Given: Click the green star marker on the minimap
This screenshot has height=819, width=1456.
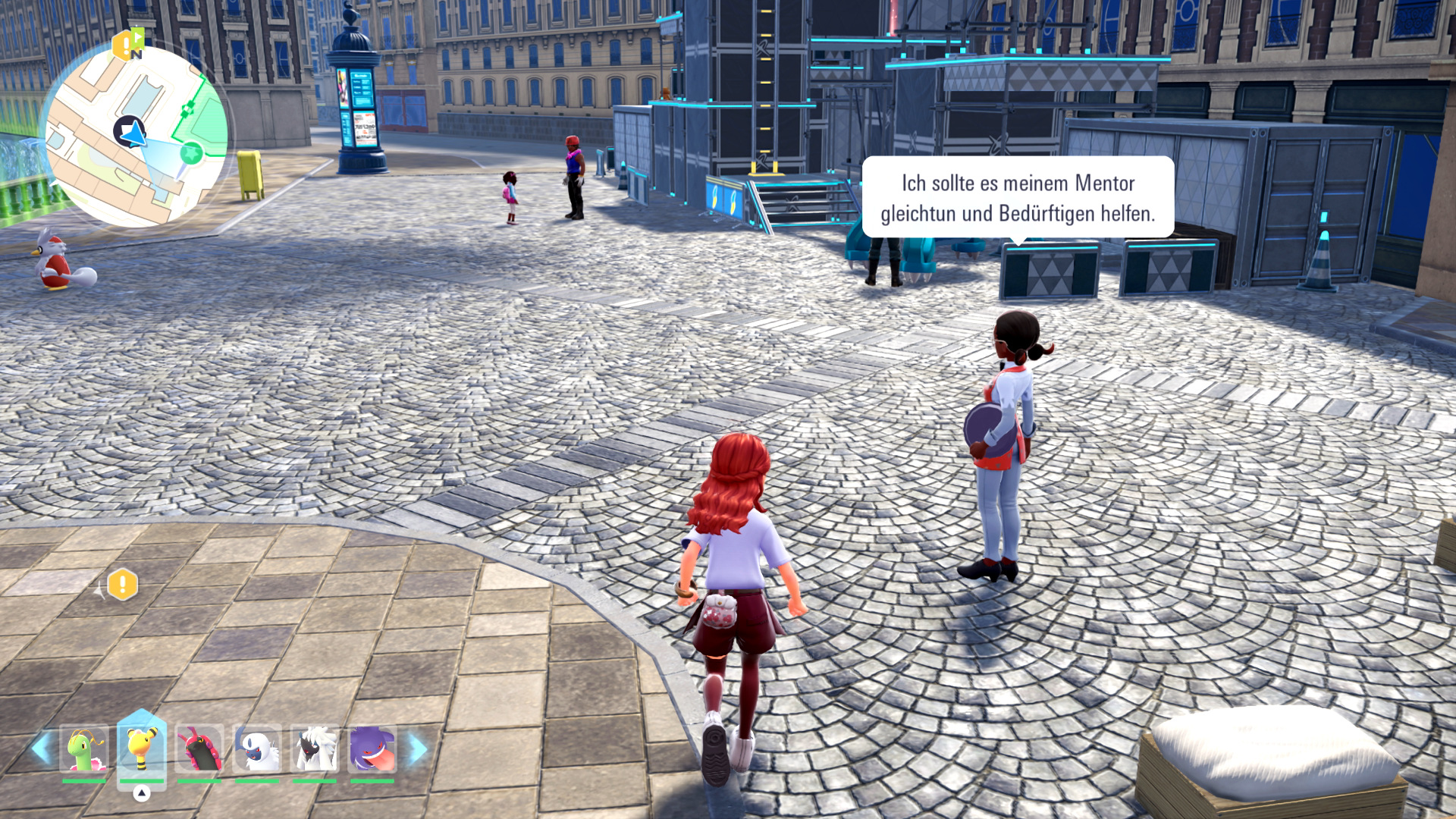Looking at the screenshot, I should (x=191, y=154).
